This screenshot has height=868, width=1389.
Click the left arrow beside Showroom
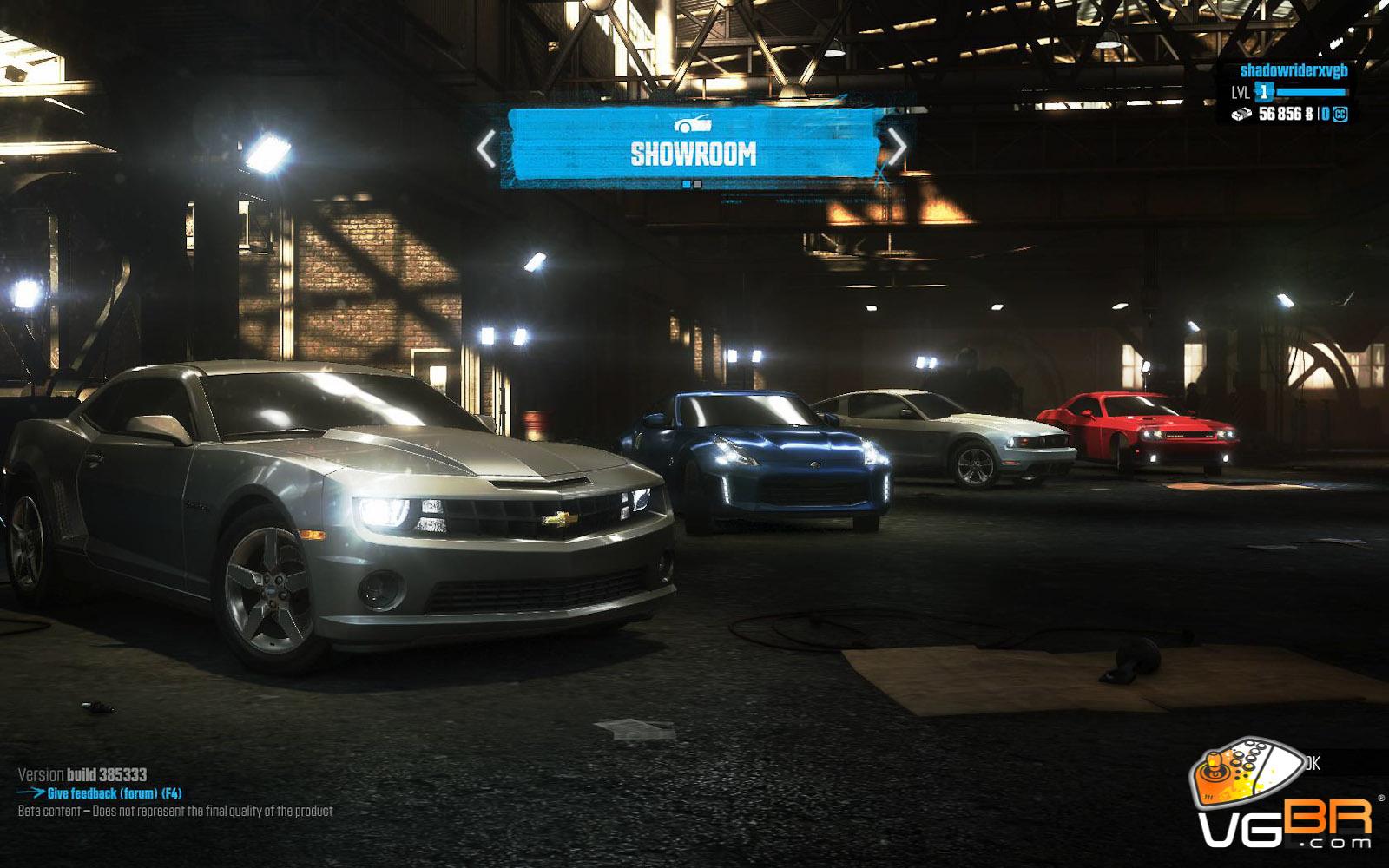coord(486,148)
